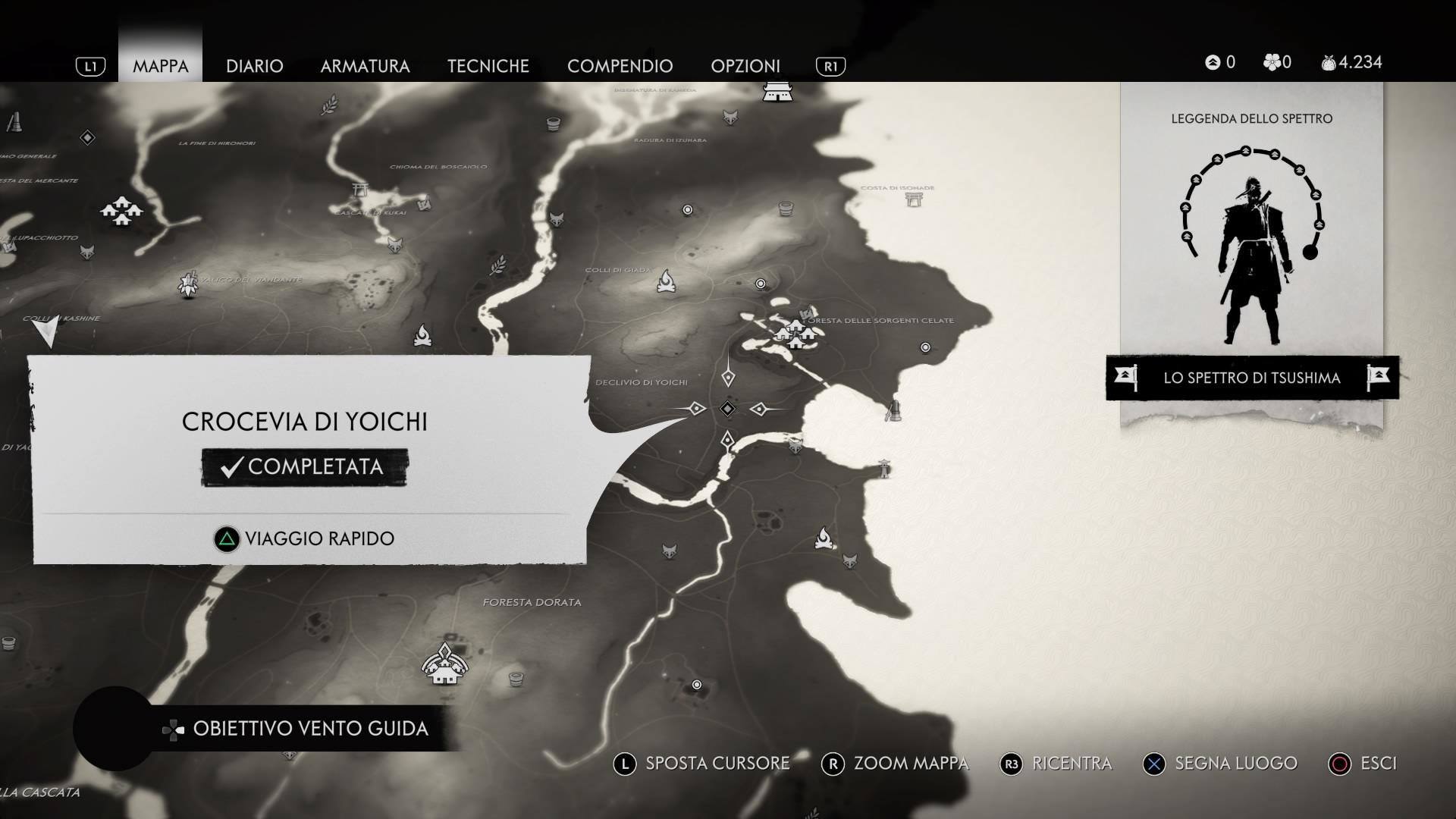This screenshot has height=819, width=1456.
Task: Show the Compendio tab
Action: tap(620, 66)
